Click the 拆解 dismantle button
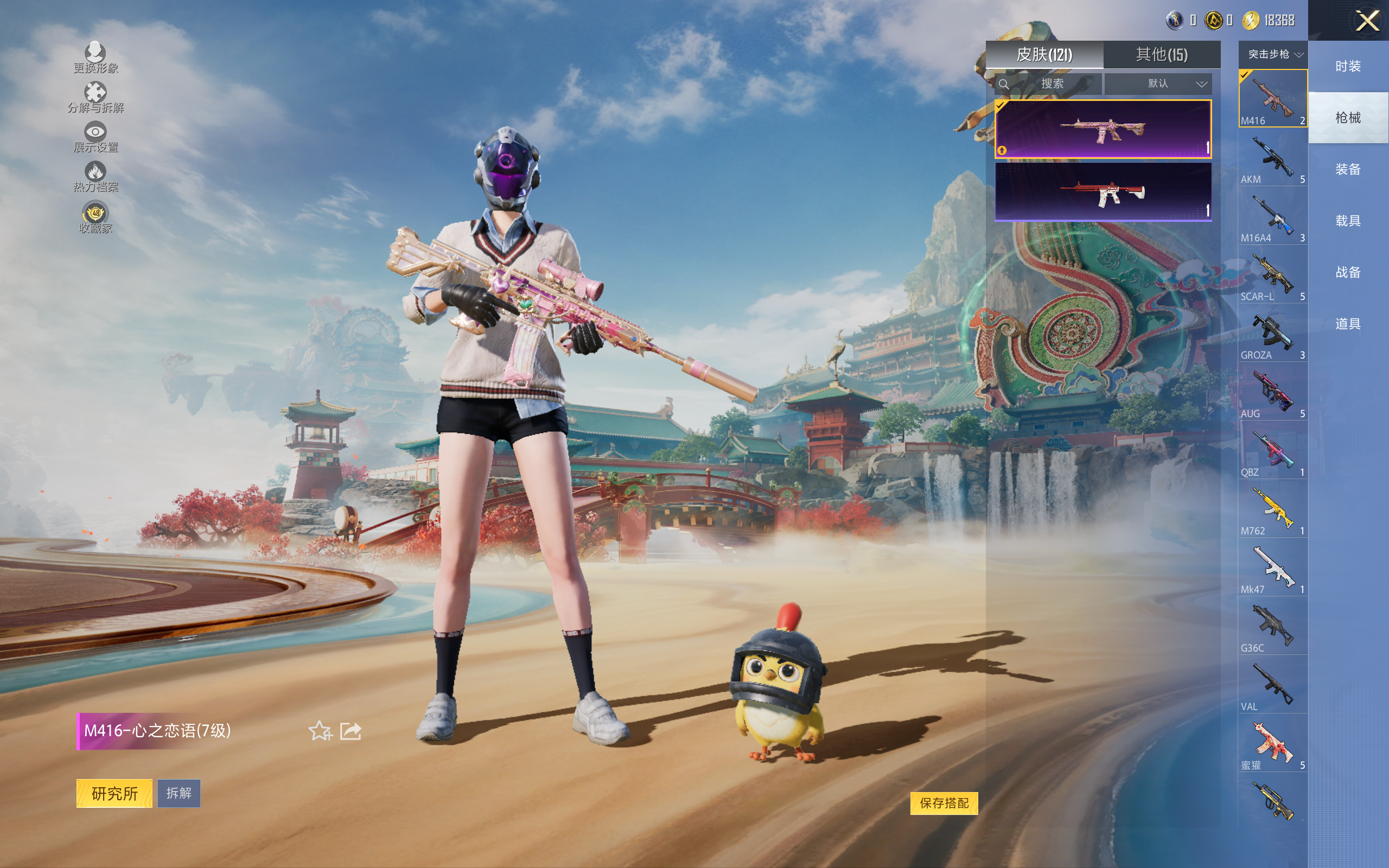This screenshot has width=1389, height=868. coord(179,793)
